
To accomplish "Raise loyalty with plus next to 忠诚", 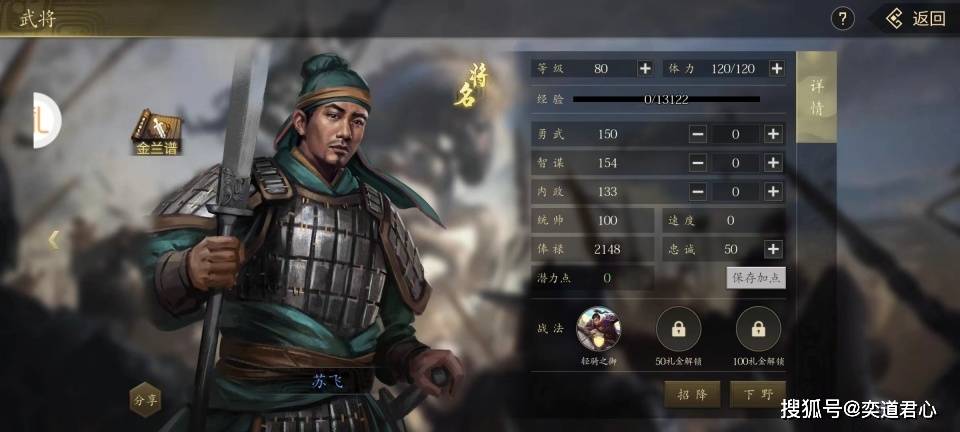I will coord(773,249).
